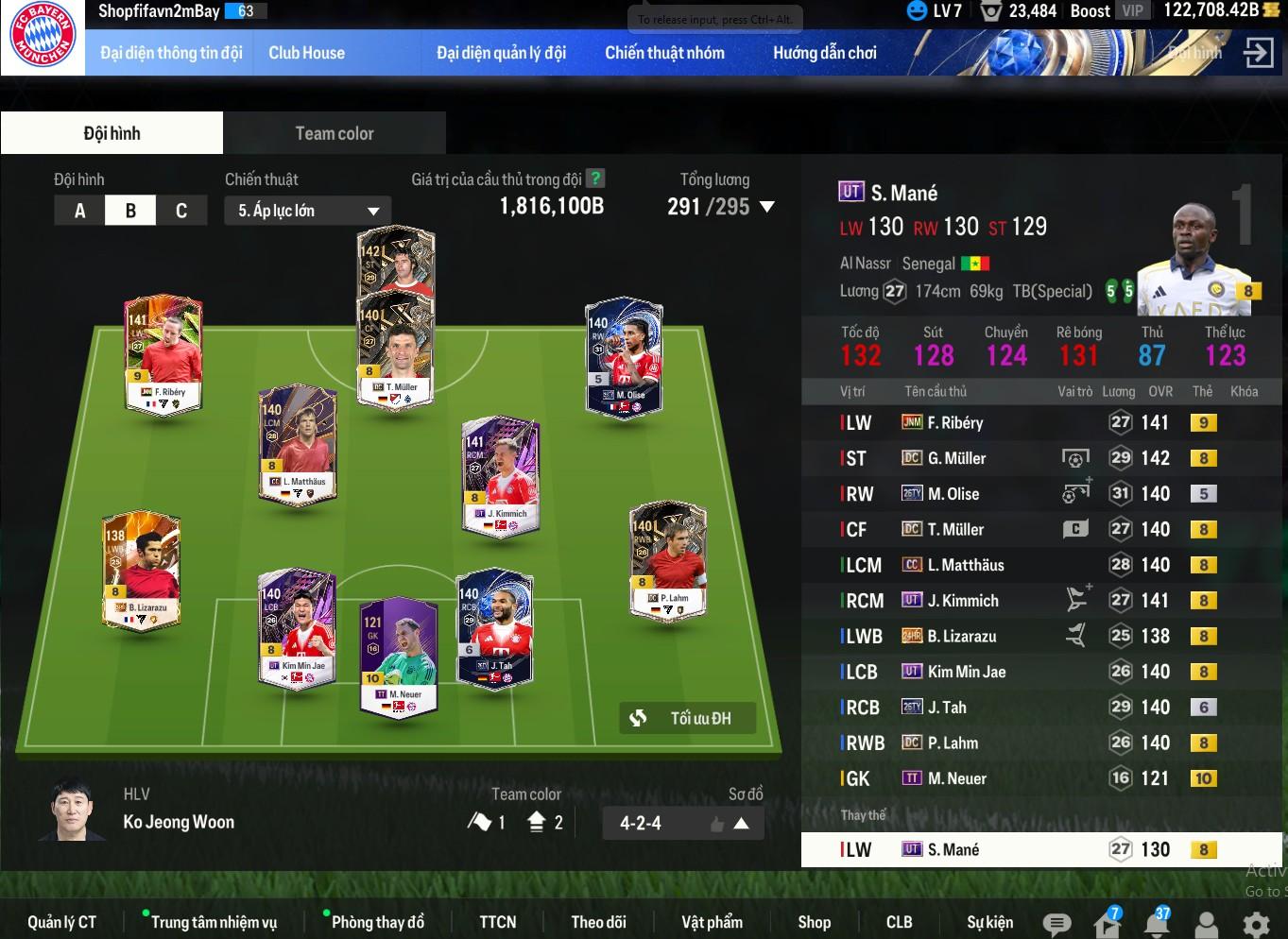Open the settings gear icon
This screenshot has width=1288, height=939.
(1255, 924)
